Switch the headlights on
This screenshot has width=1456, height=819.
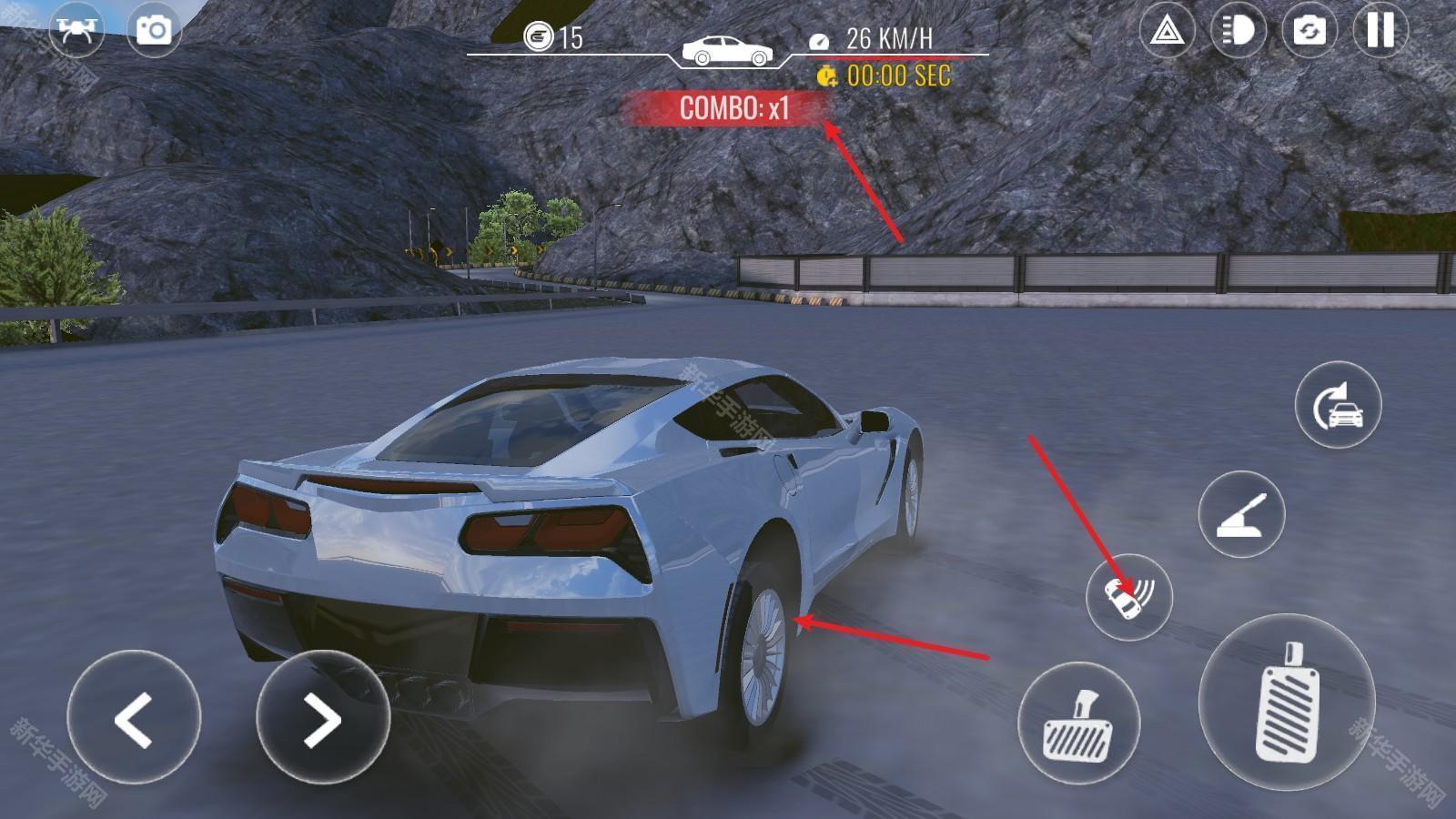tap(1238, 31)
